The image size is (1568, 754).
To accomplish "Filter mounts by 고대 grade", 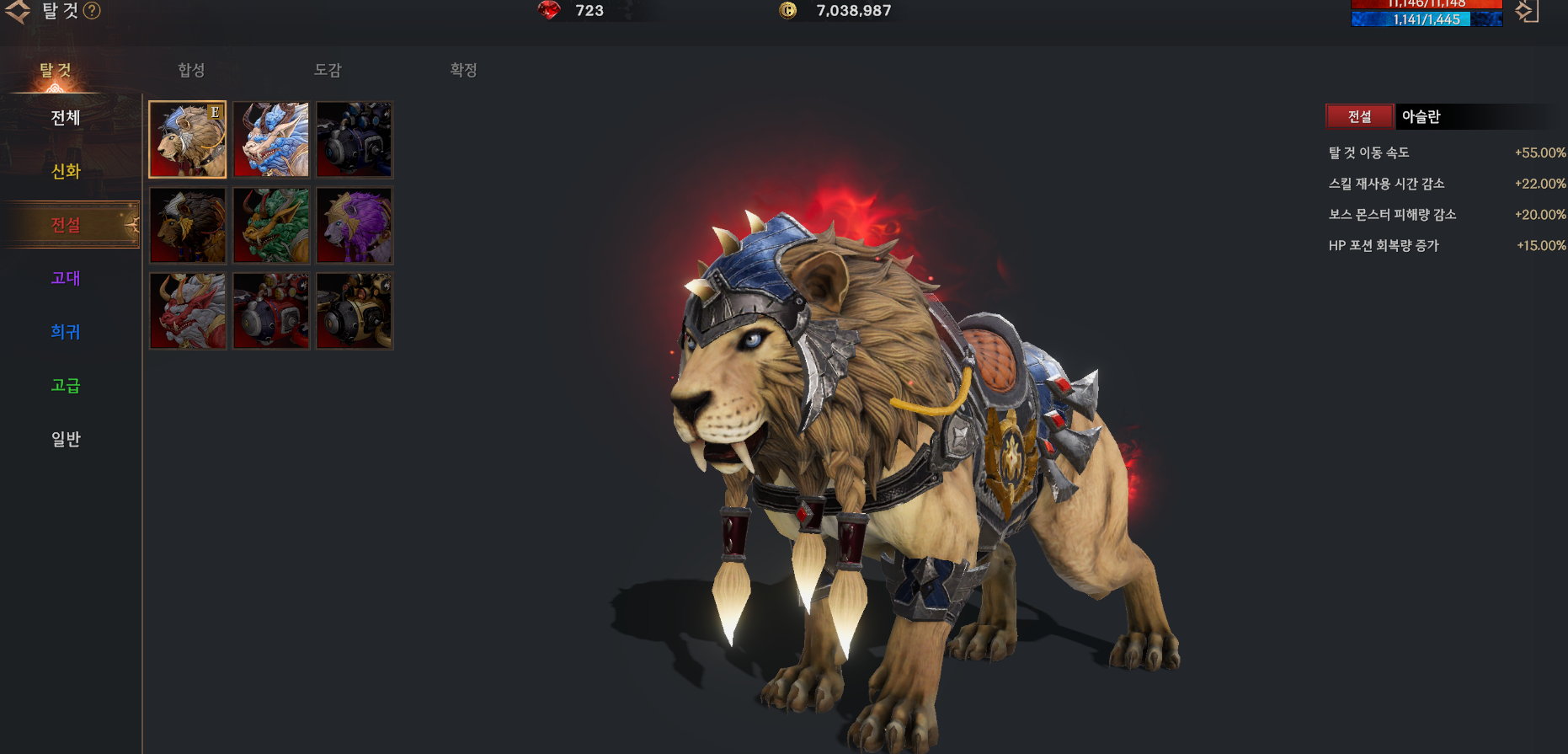I will [x=66, y=278].
